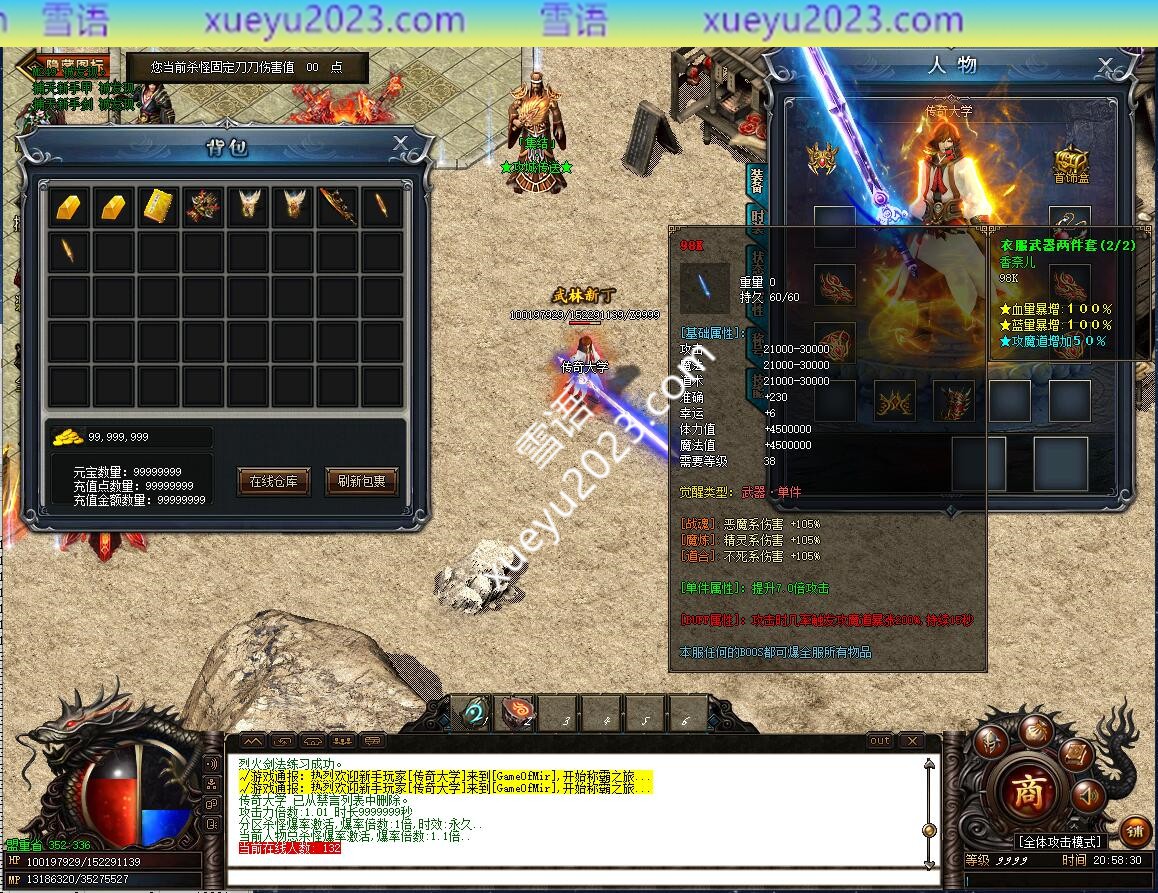1158x893 pixels.
Task: Toggle the 全体攻击模式 attack mode label
Action: click(1060, 842)
